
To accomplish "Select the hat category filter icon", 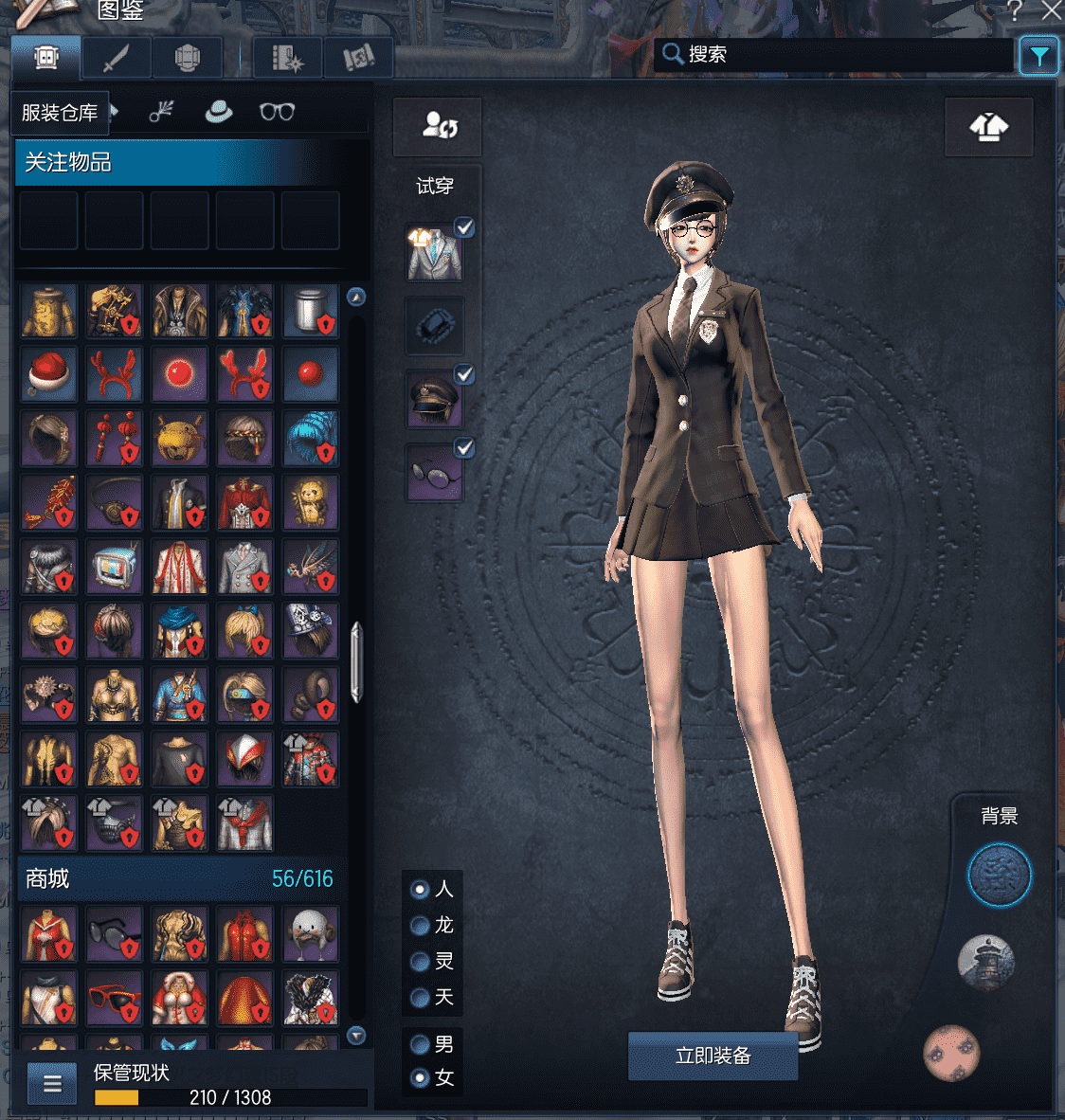I will click(x=219, y=112).
